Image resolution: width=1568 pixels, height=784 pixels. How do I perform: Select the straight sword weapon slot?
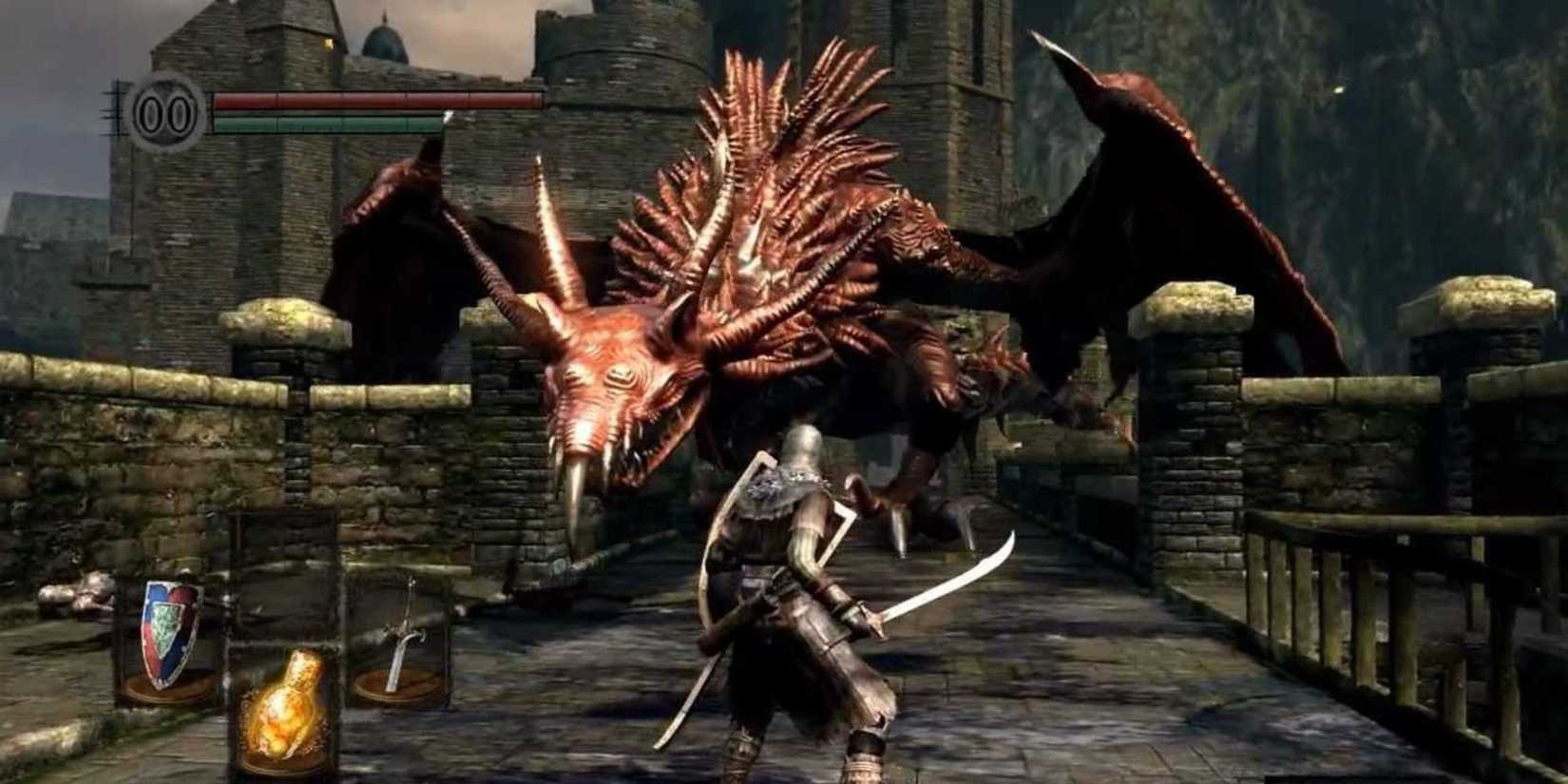pos(404,632)
